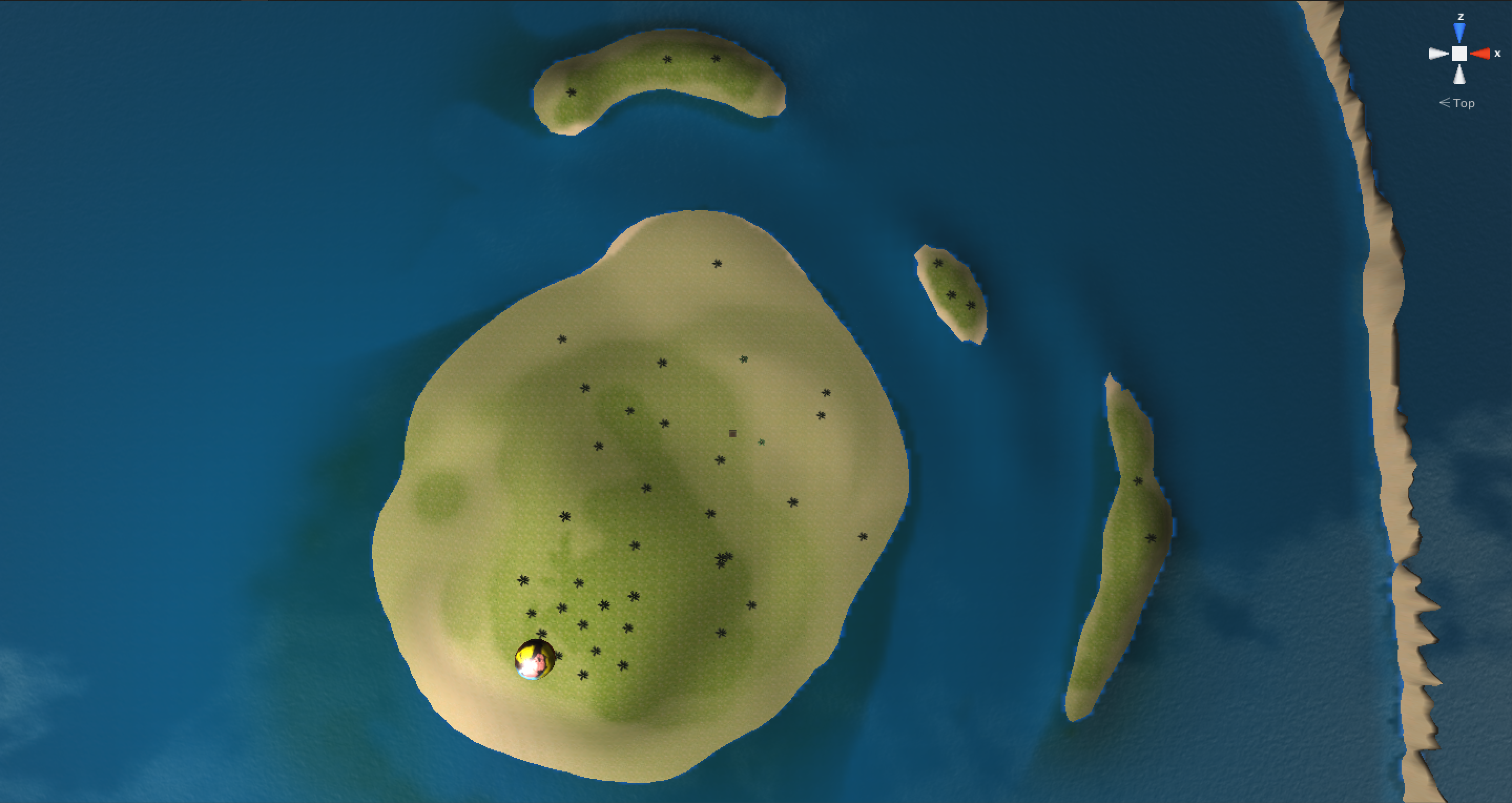Click the arrow glyph before the Top label

tap(1445, 104)
